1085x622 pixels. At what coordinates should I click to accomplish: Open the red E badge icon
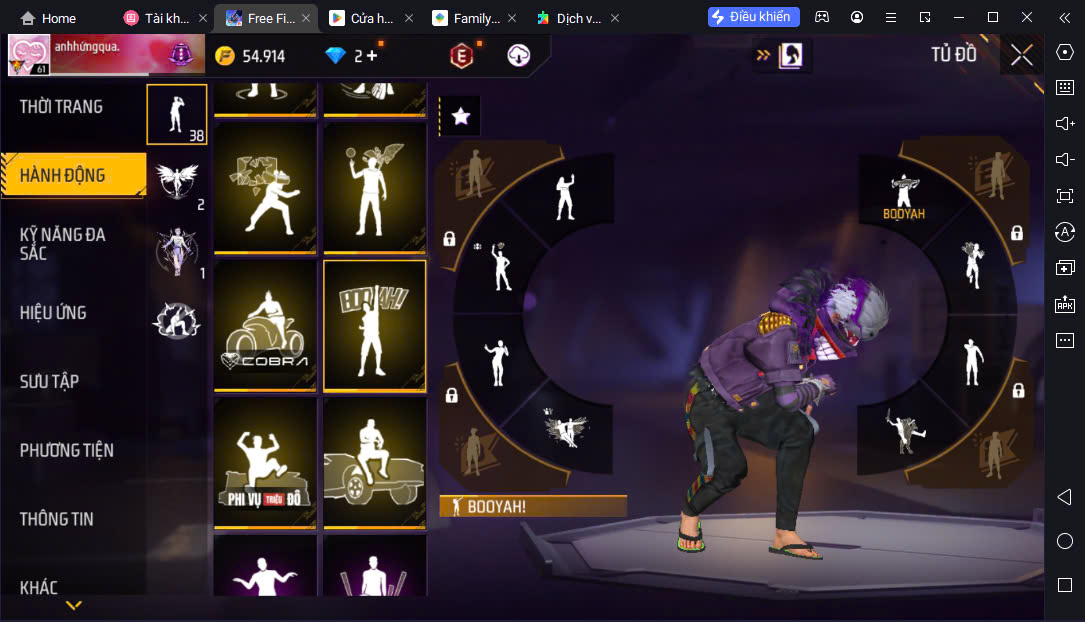461,56
